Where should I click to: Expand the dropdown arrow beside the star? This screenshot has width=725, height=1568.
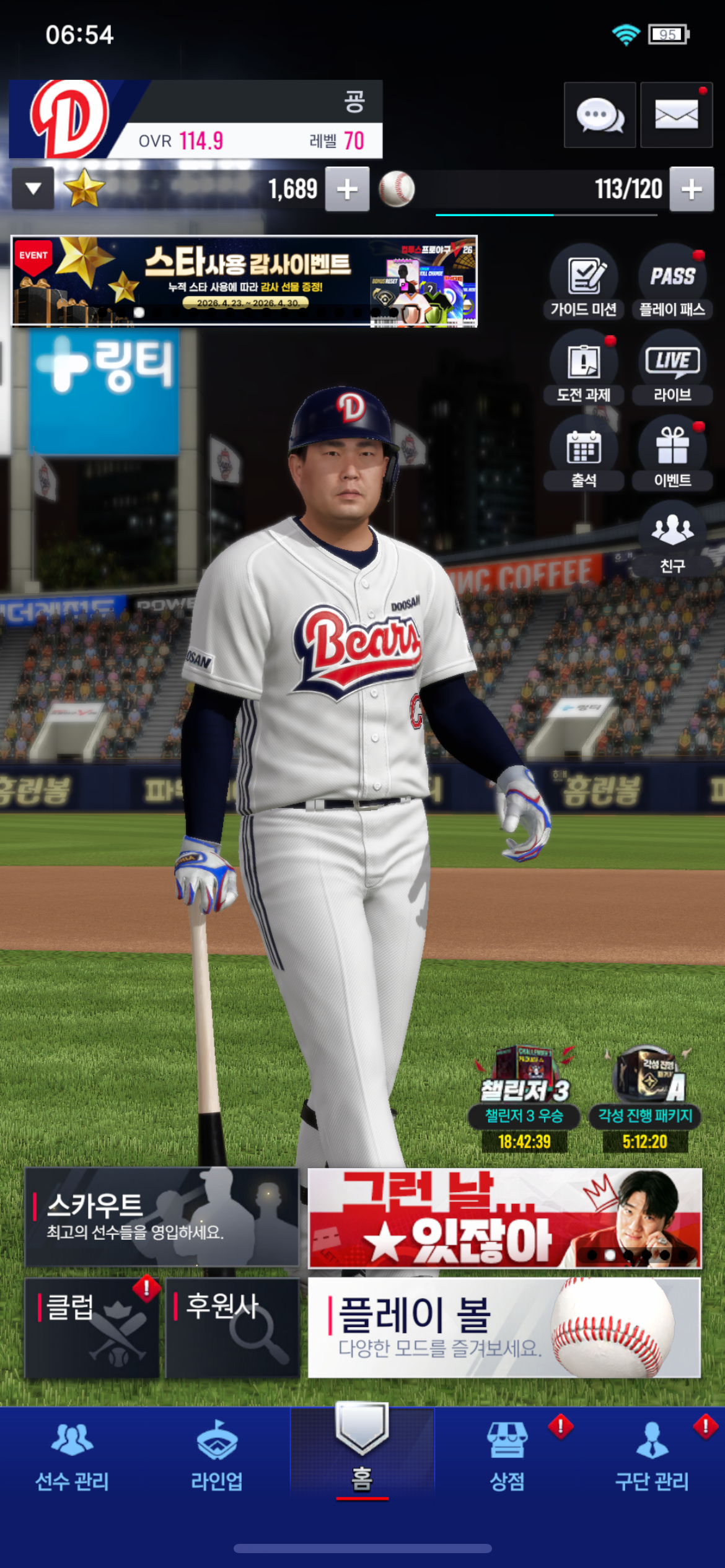pyautogui.click(x=33, y=188)
